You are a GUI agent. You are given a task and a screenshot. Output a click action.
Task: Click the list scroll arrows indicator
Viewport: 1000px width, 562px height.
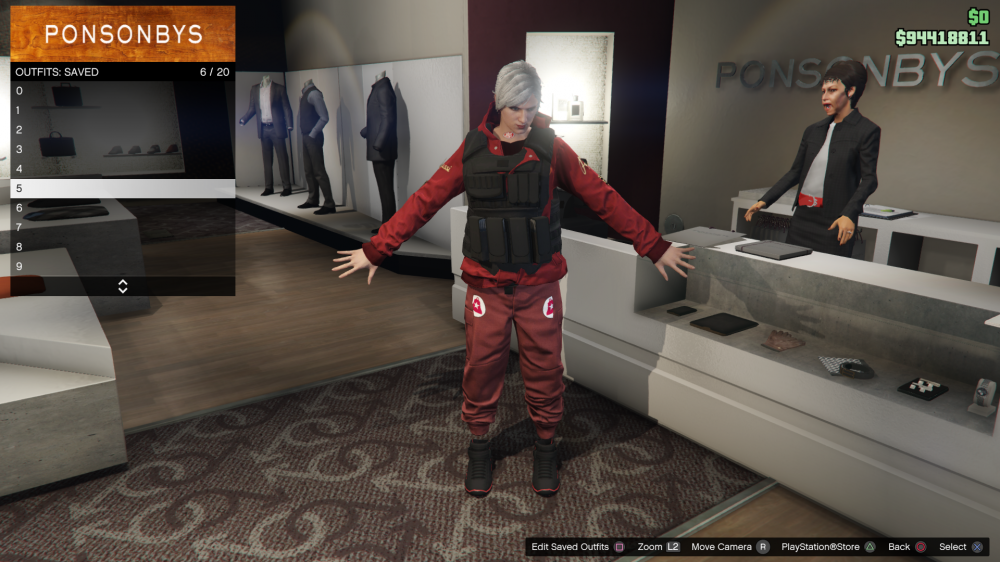coord(123,286)
